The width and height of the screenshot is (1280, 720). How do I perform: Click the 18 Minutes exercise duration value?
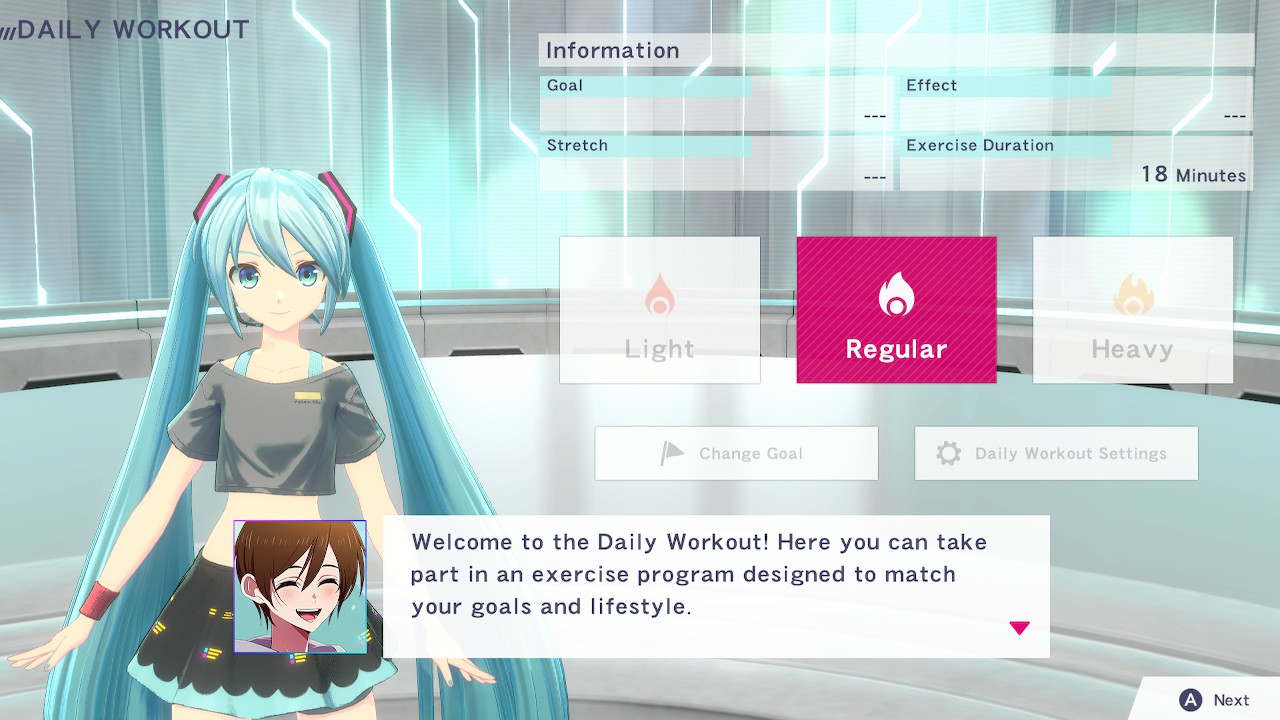pyautogui.click(x=1192, y=174)
